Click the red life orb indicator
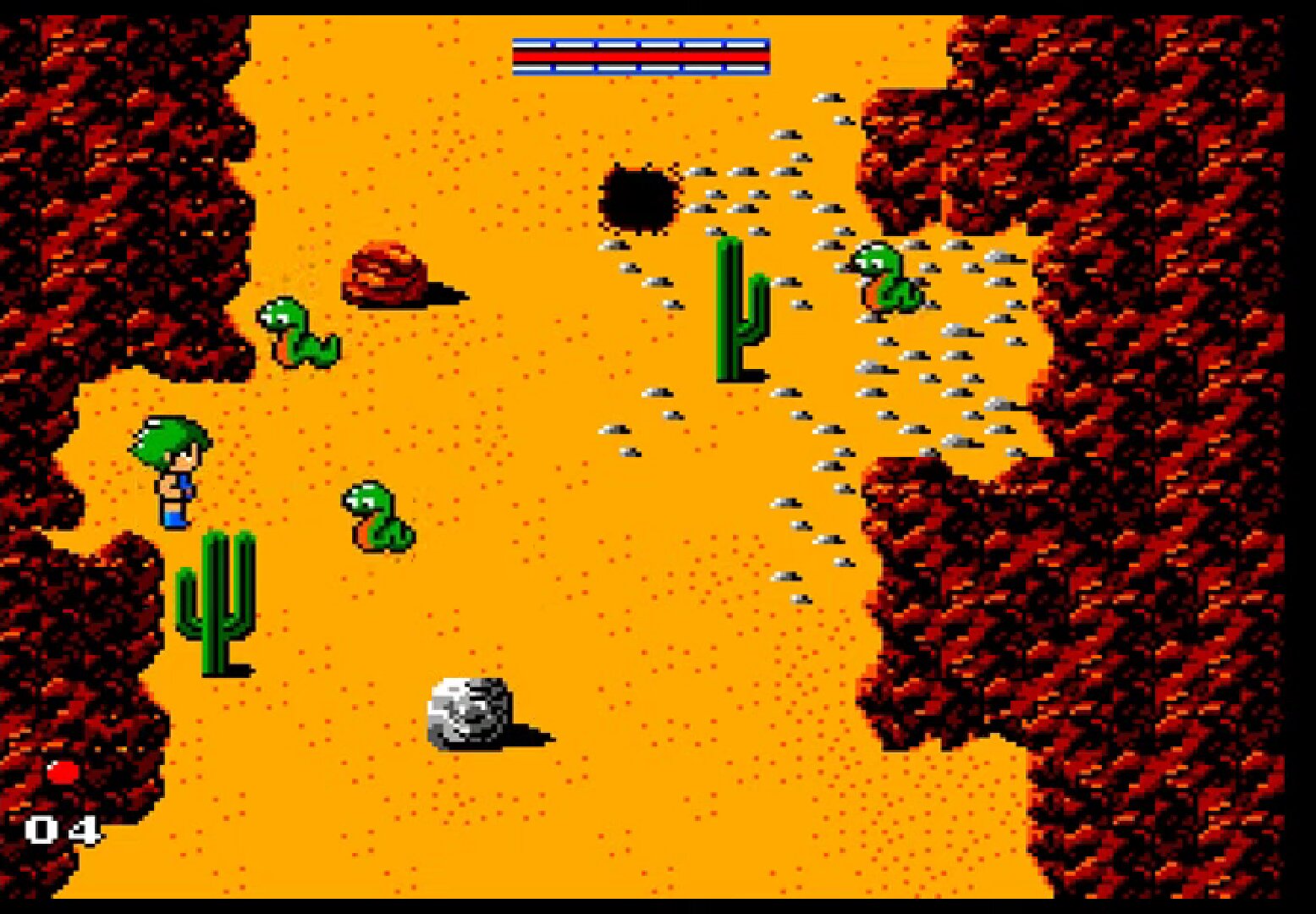The image size is (1316, 914). pos(63,772)
